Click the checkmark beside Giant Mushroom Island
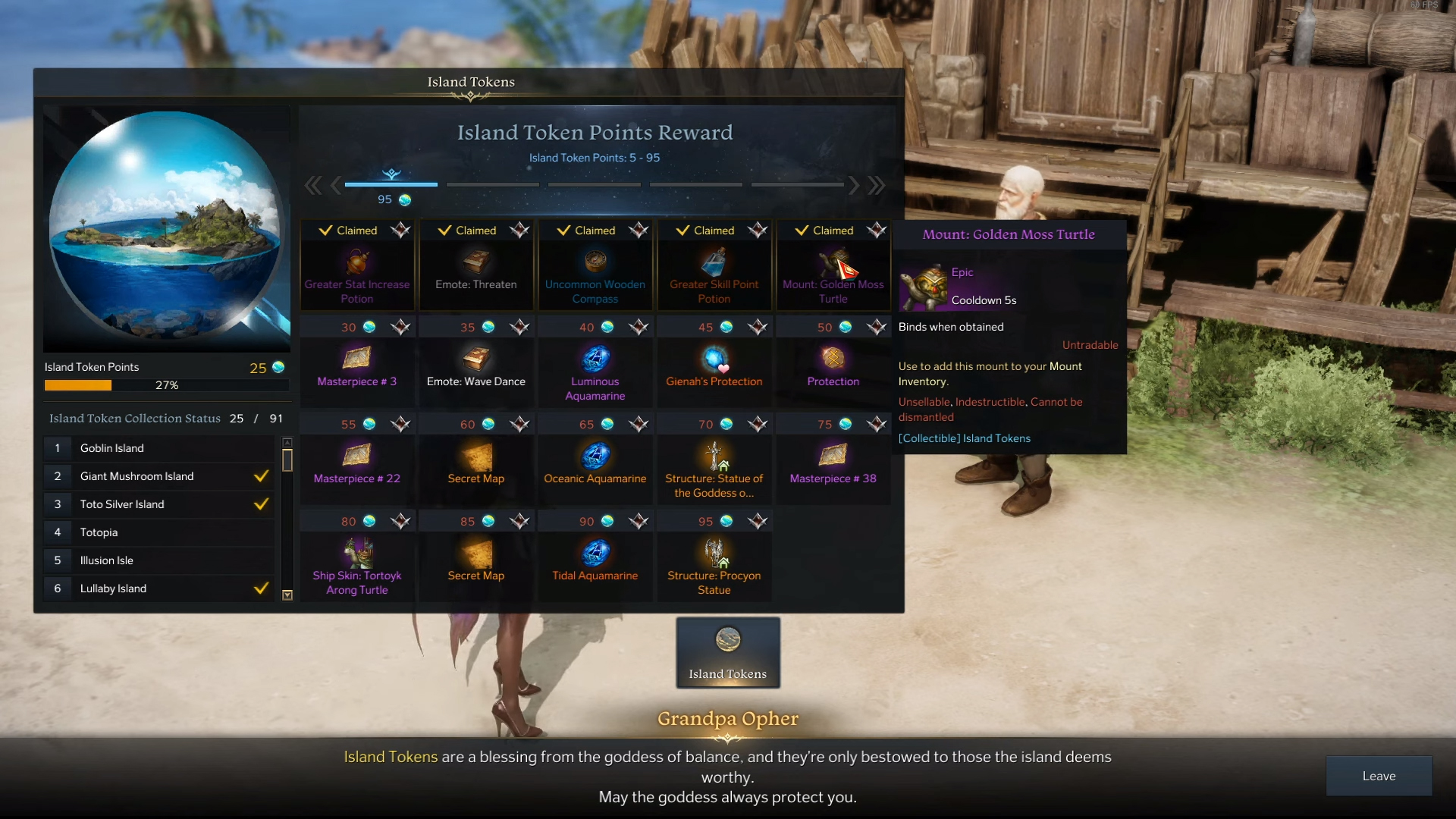The image size is (1456, 819). point(262,476)
